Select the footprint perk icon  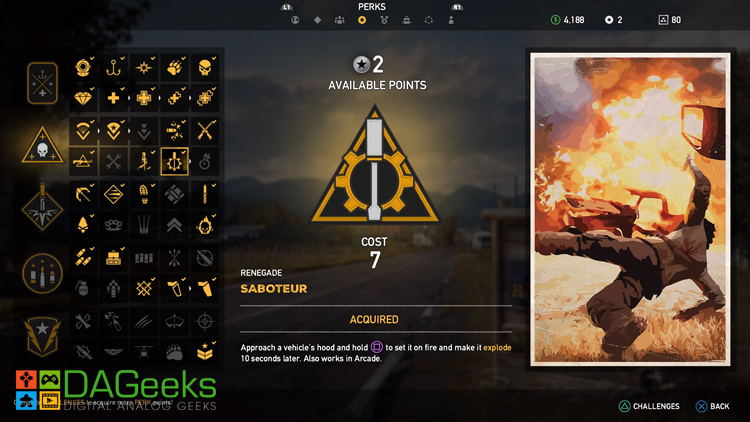point(145,192)
